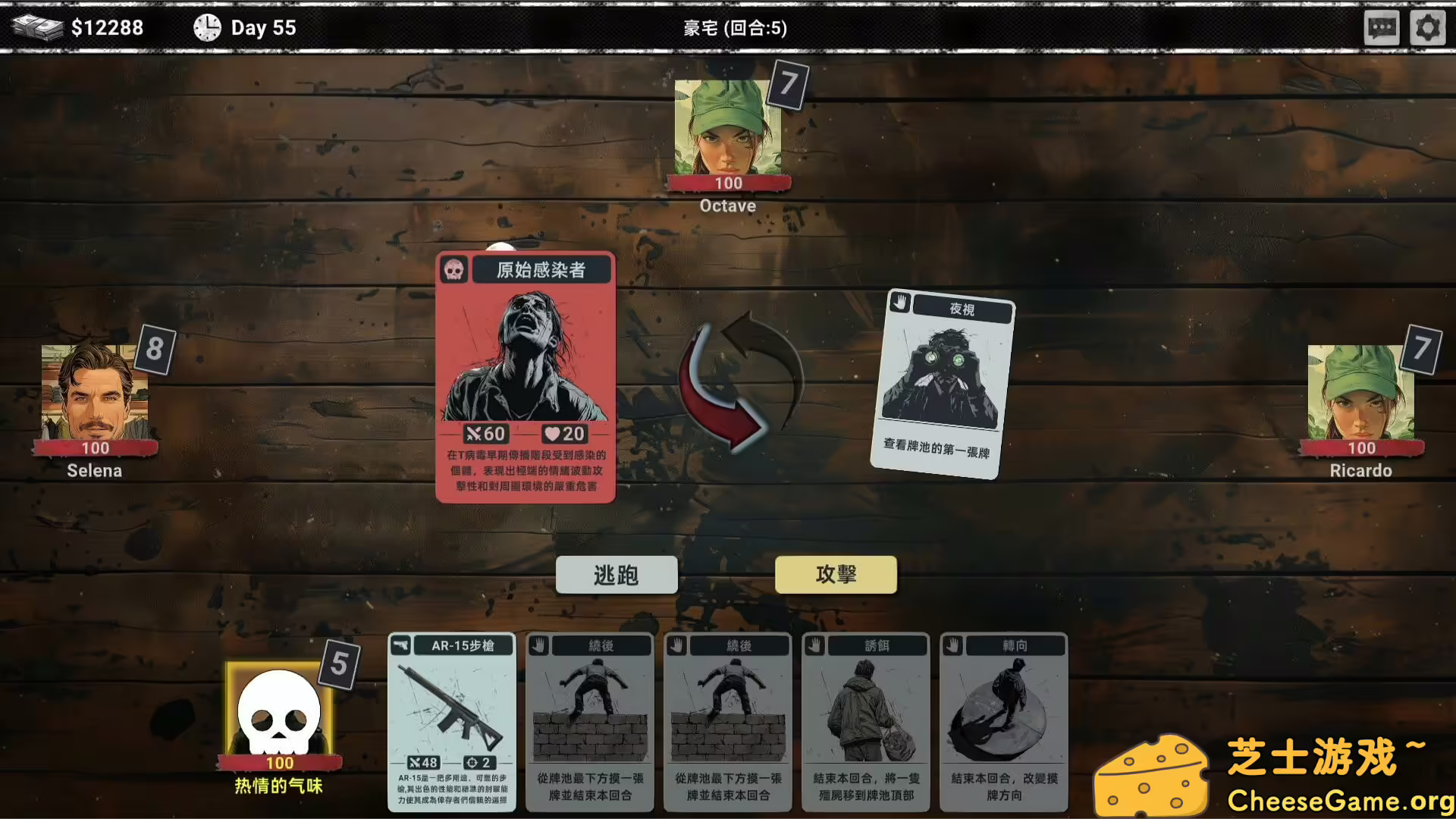Image resolution: width=1456 pixels, height=819 pixels.
Task: Click the money stack icon showing $12288
Action: (x=37, y=27)
